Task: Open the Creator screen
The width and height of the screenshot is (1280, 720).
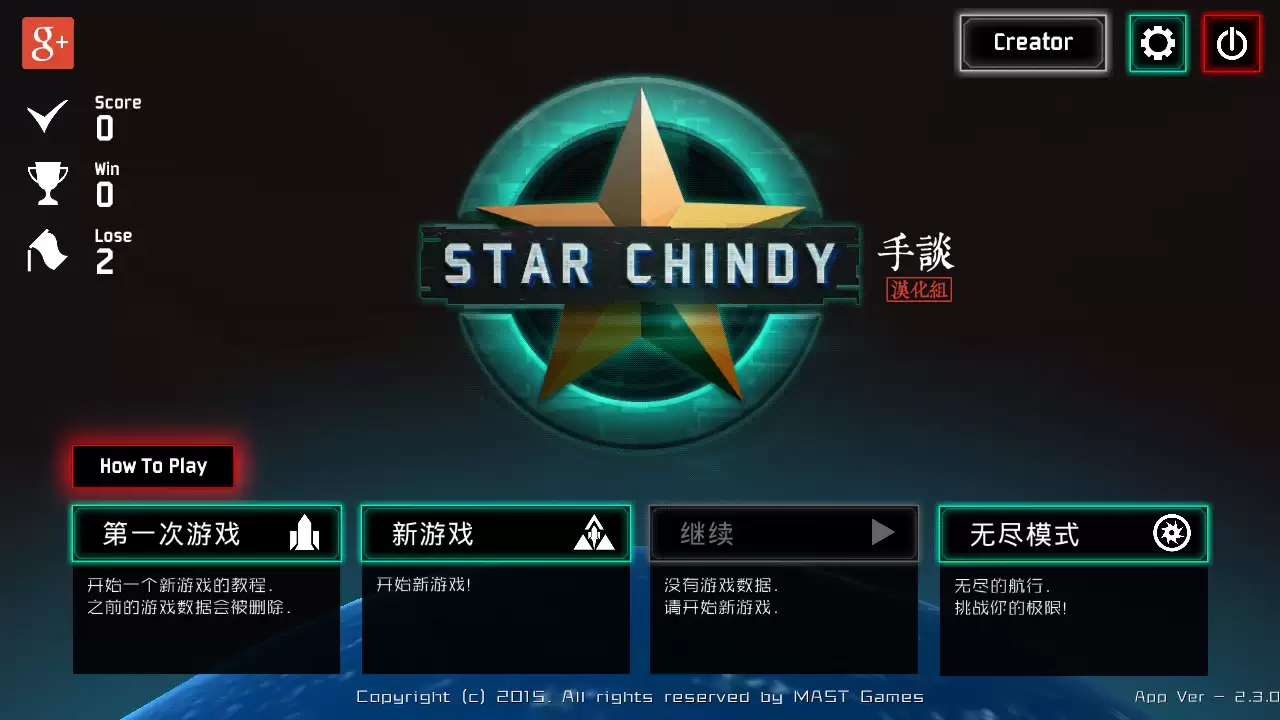Action: pos(1032,42)
